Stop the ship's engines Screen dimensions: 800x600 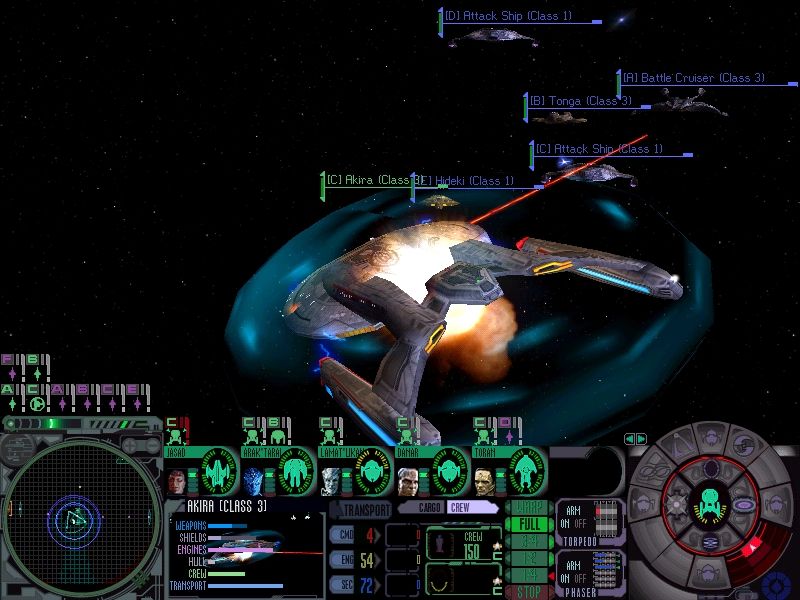coord(525,592)
